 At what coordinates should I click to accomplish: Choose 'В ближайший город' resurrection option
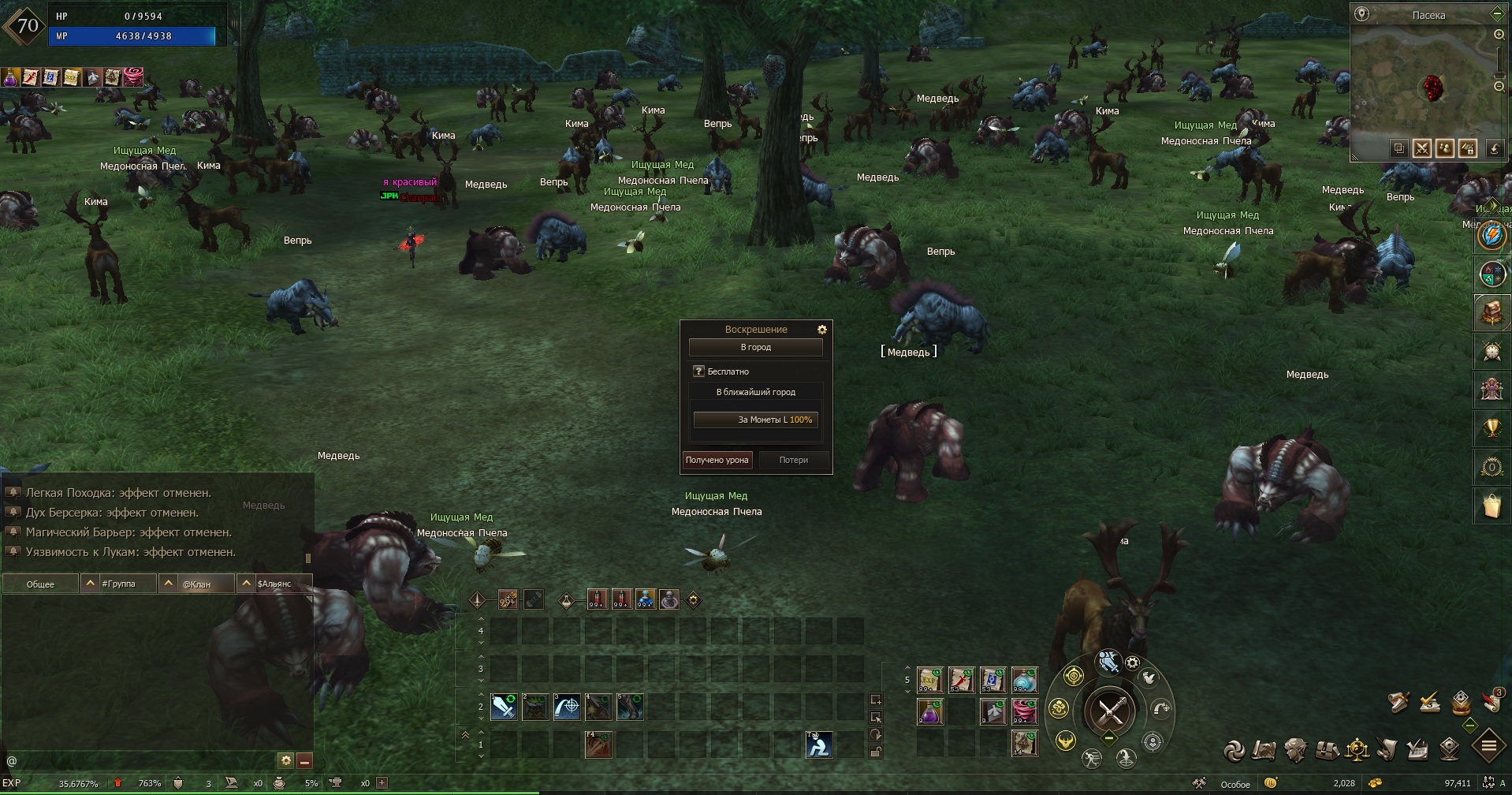(x=755, y=392)
